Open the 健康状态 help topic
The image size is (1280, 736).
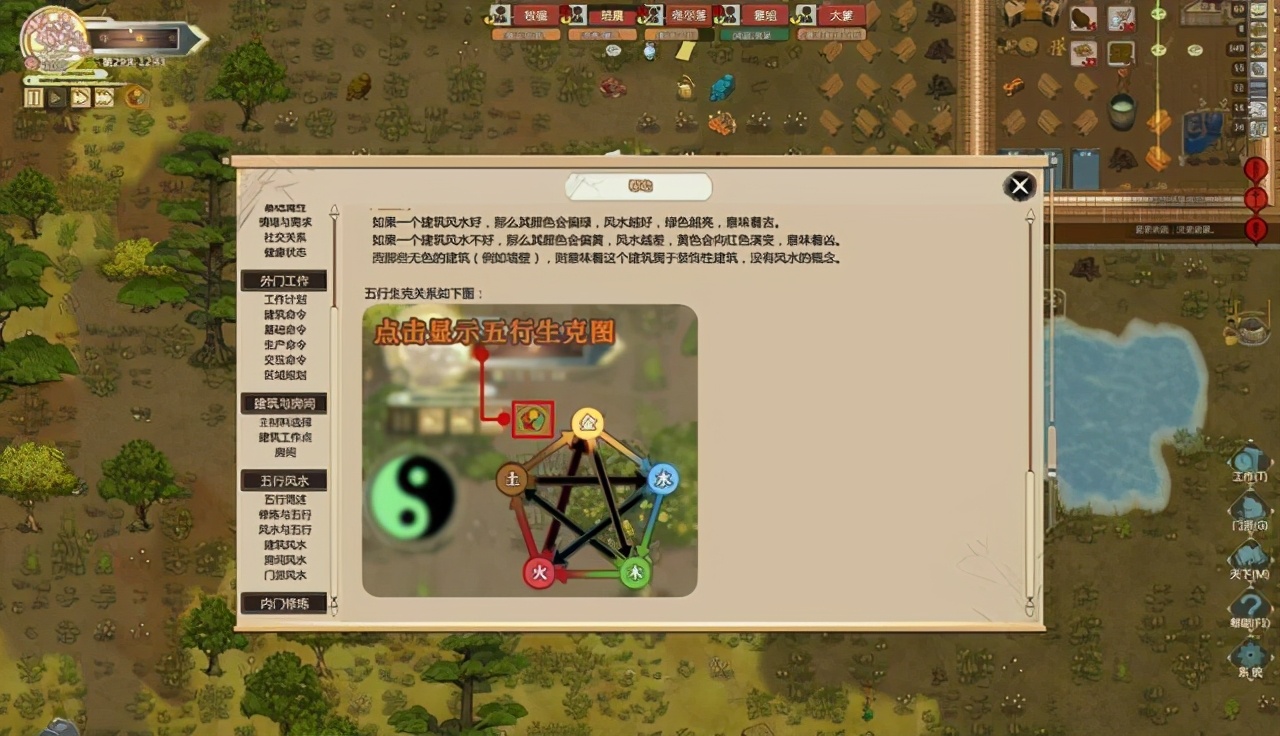click(x=284, y=253)
